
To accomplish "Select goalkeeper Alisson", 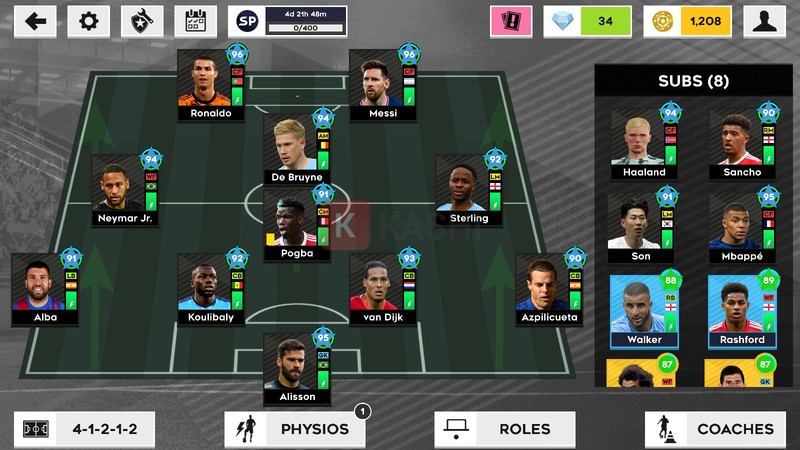I will (297, 367).
